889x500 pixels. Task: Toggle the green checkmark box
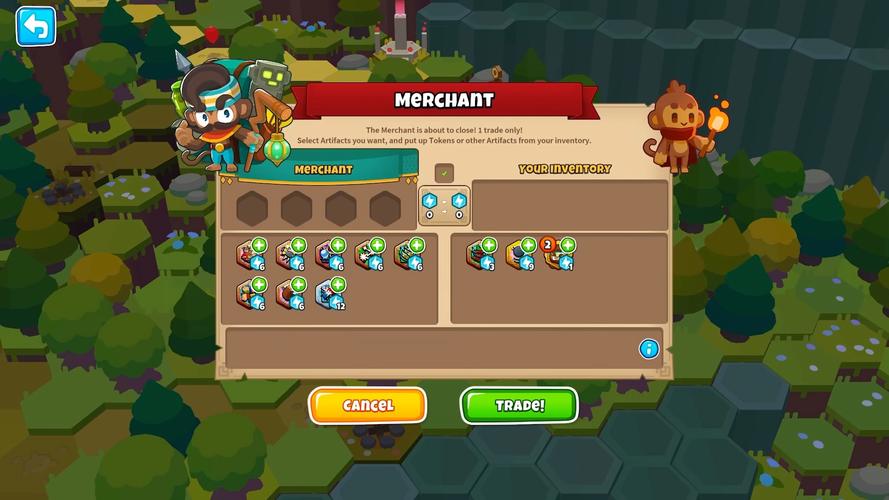pos(445,173)
